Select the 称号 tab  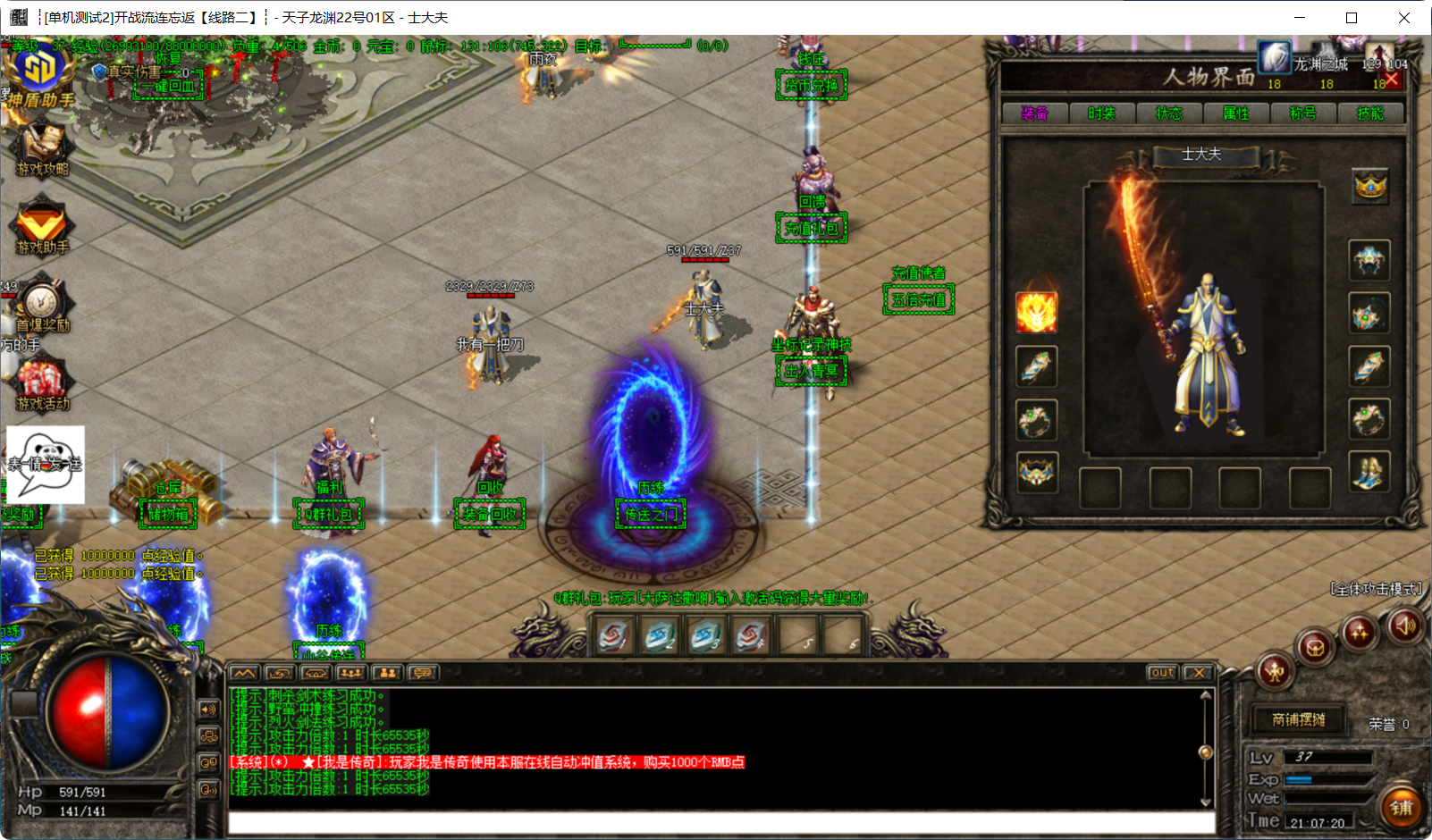coord(1302,113)
